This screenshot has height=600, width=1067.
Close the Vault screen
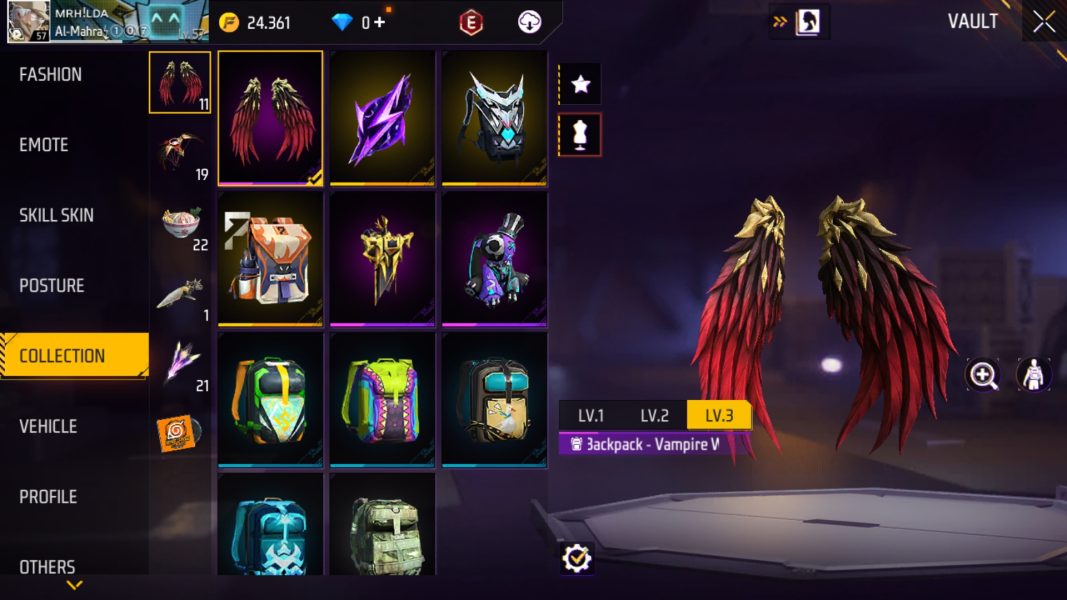1044,22
